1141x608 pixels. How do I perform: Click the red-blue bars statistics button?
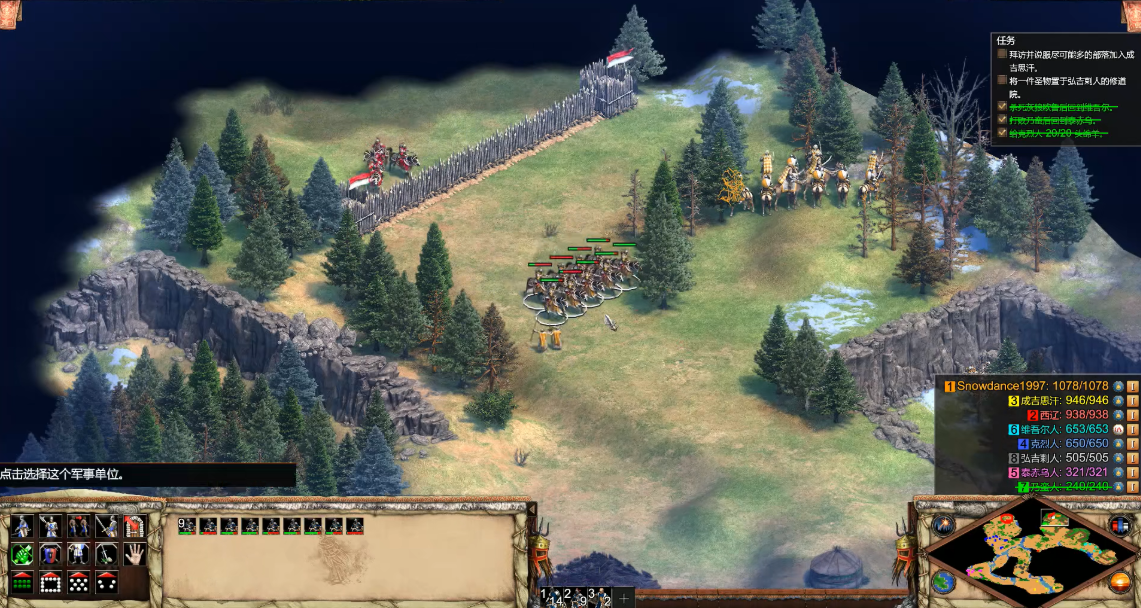tap(1120, 526)
